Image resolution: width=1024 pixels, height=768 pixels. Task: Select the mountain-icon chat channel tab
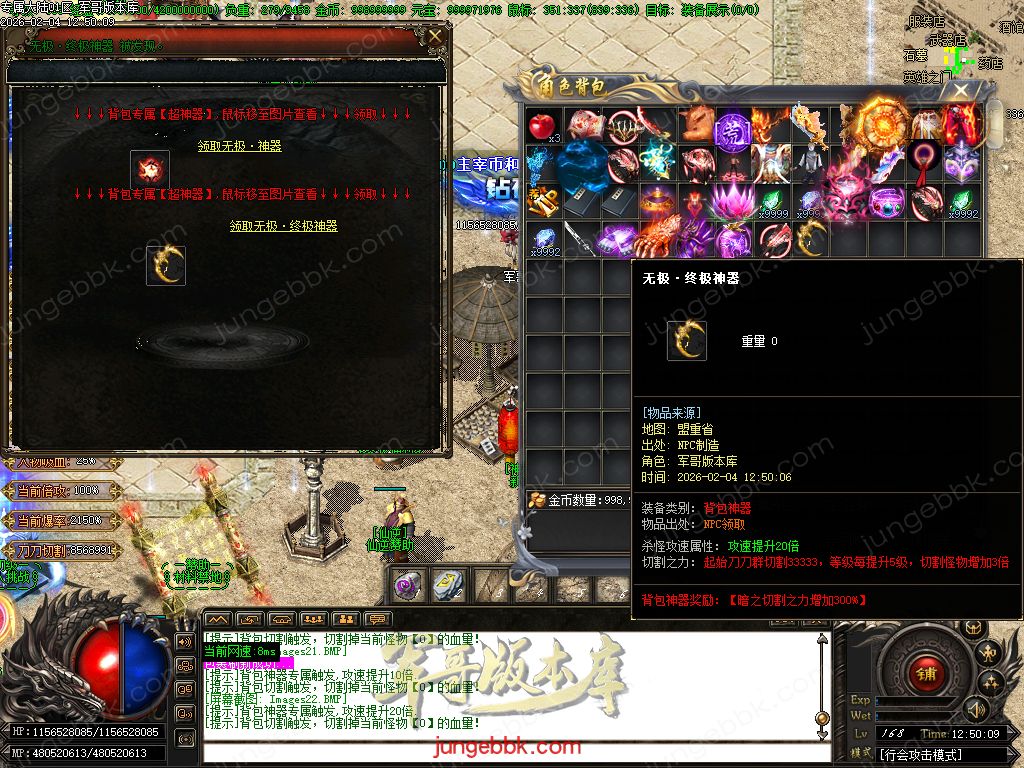pos(218,620)
